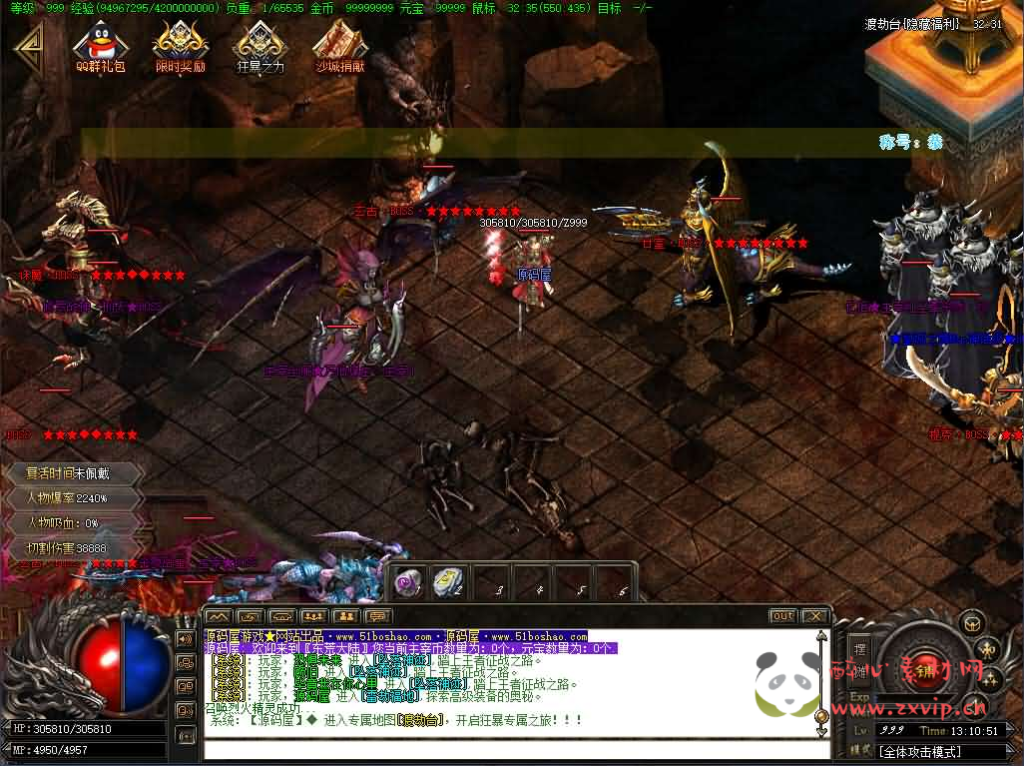Select the first mountain-shaped chat channel tab
The width and height of the screenshot is (1024, 766).
click(219, 616)
